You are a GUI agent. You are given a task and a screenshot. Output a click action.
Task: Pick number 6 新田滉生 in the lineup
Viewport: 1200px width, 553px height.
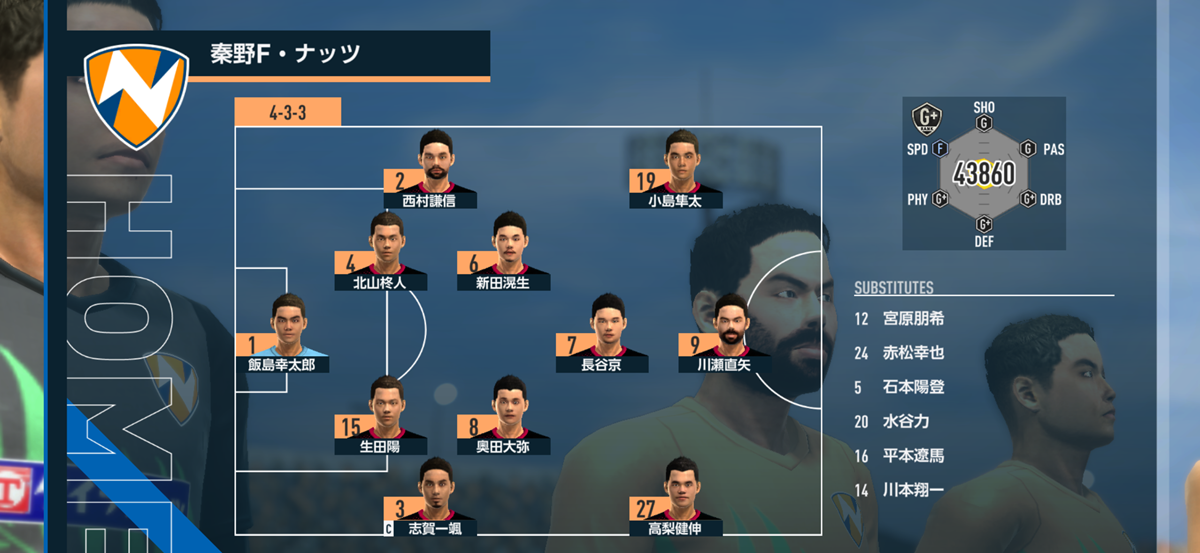(x=503, y=256)
